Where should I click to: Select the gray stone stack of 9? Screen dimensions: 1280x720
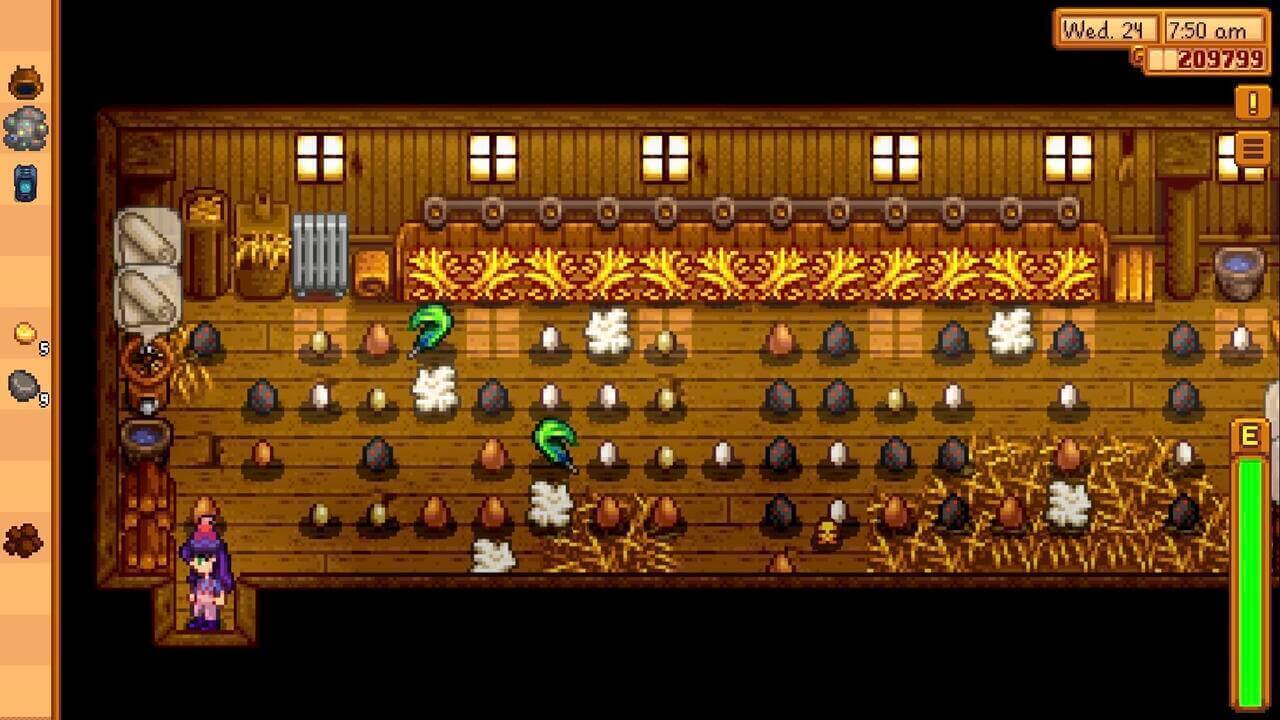point(25,385)
